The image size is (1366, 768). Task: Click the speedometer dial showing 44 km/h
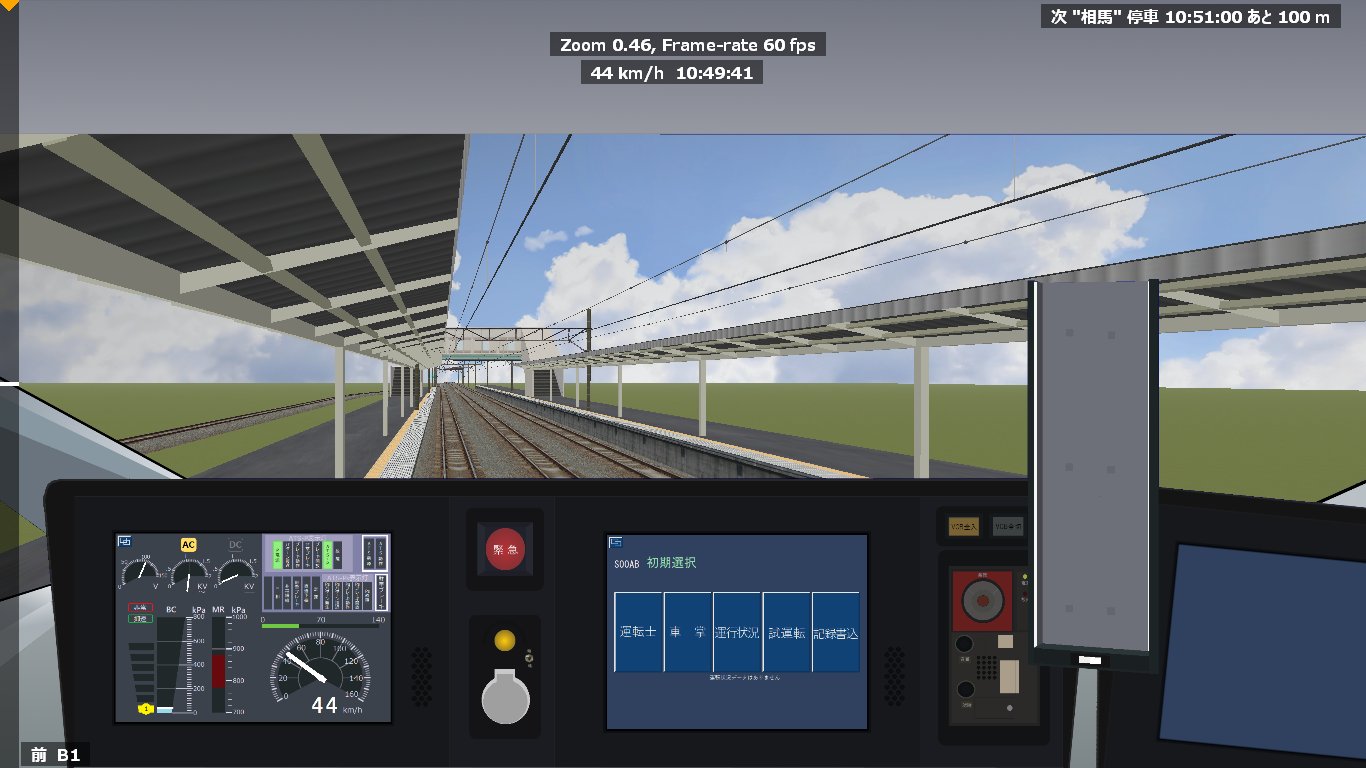pyautogui.click(x=321, y=670)
